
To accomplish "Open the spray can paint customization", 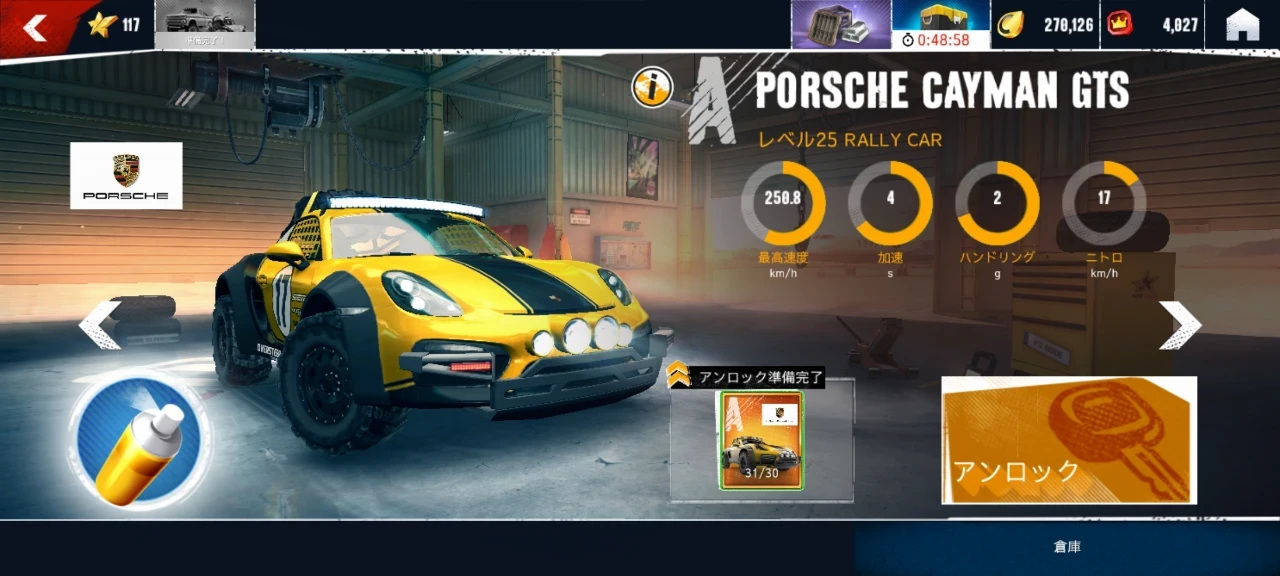I will [x=139, y=440].
